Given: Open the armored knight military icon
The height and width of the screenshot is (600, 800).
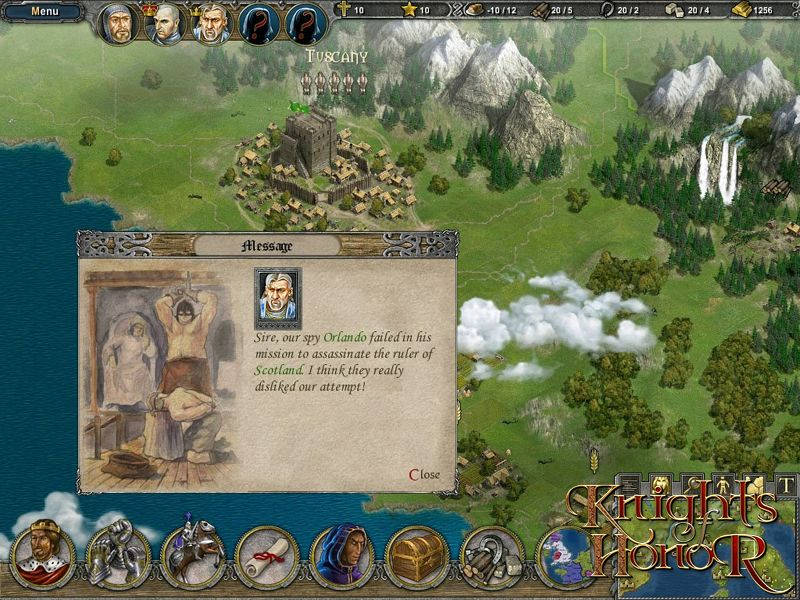Looking at the screenshot, I should pos(118,553).
